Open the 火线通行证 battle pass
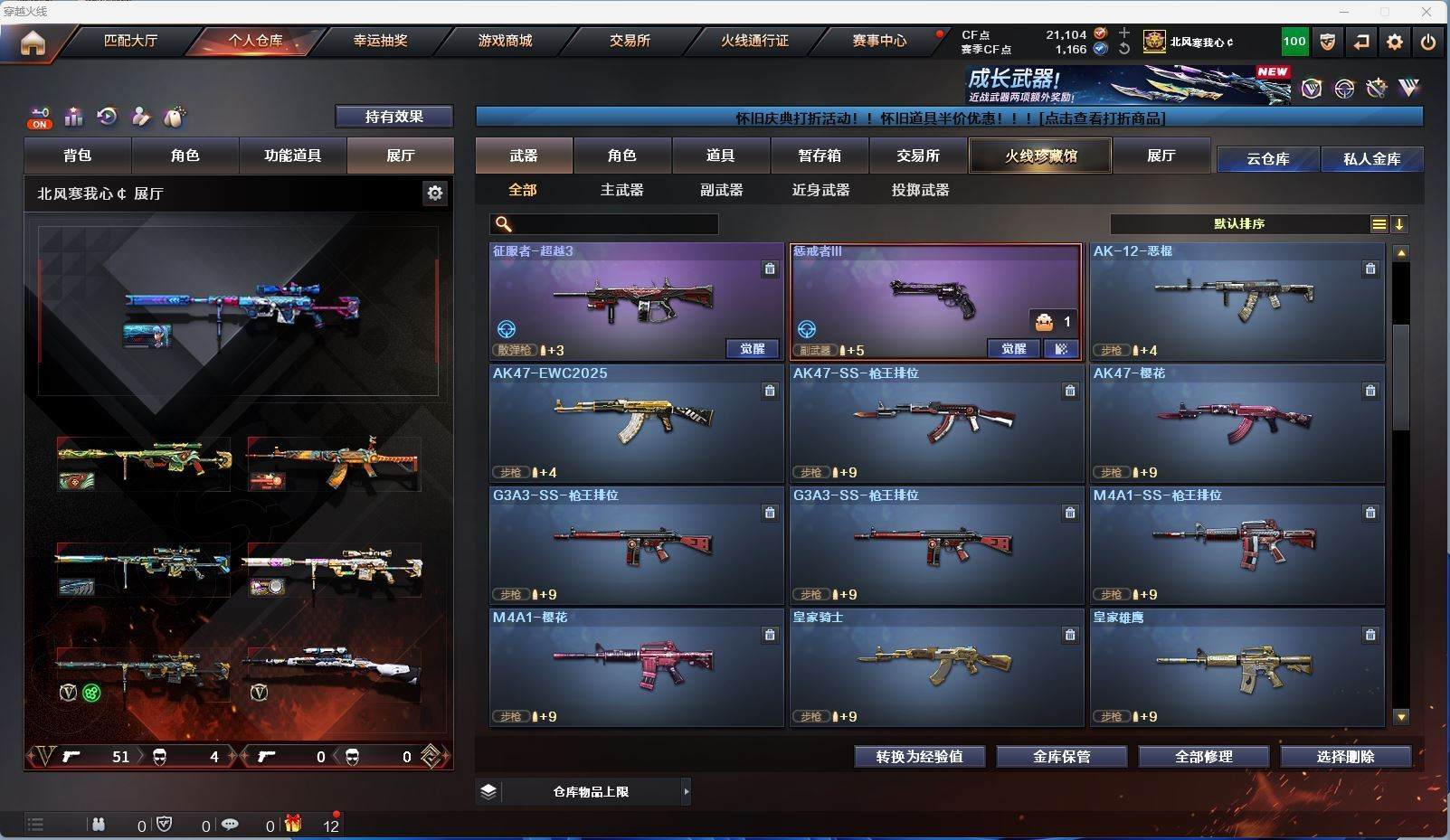This screenshot has height=840, width=1450. coord(754,41)
